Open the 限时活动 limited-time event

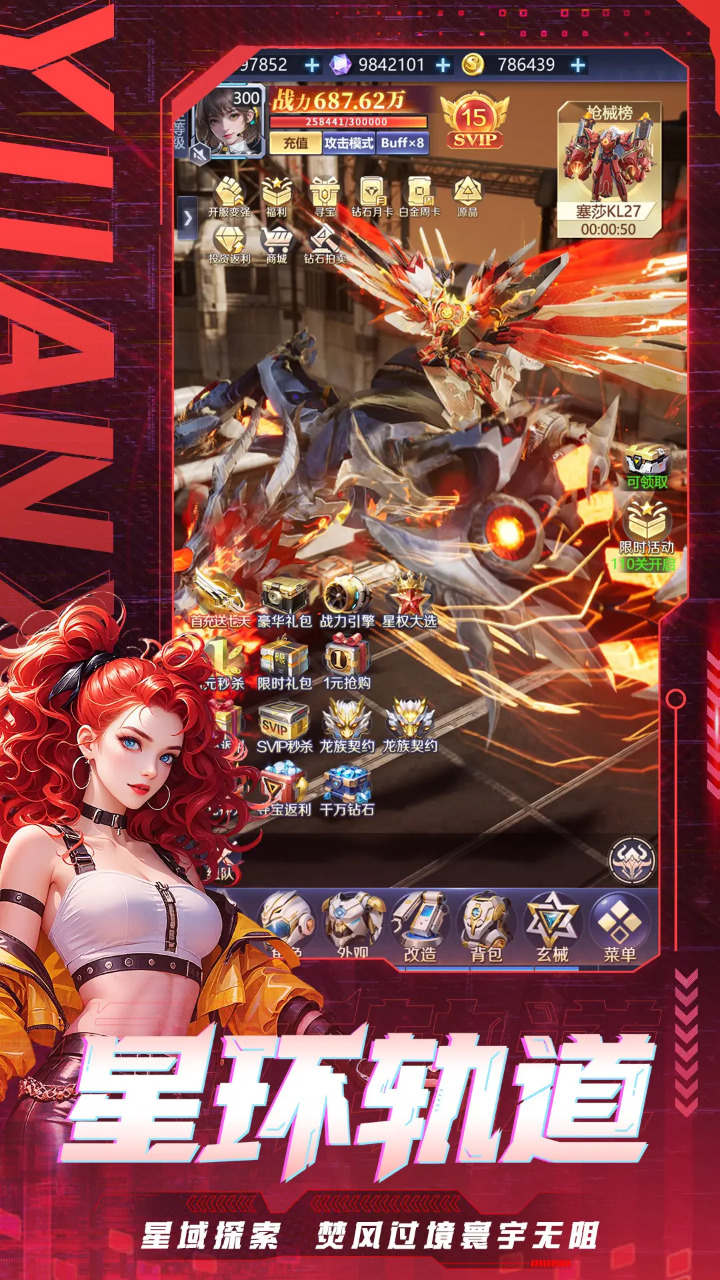click(647, 528)
